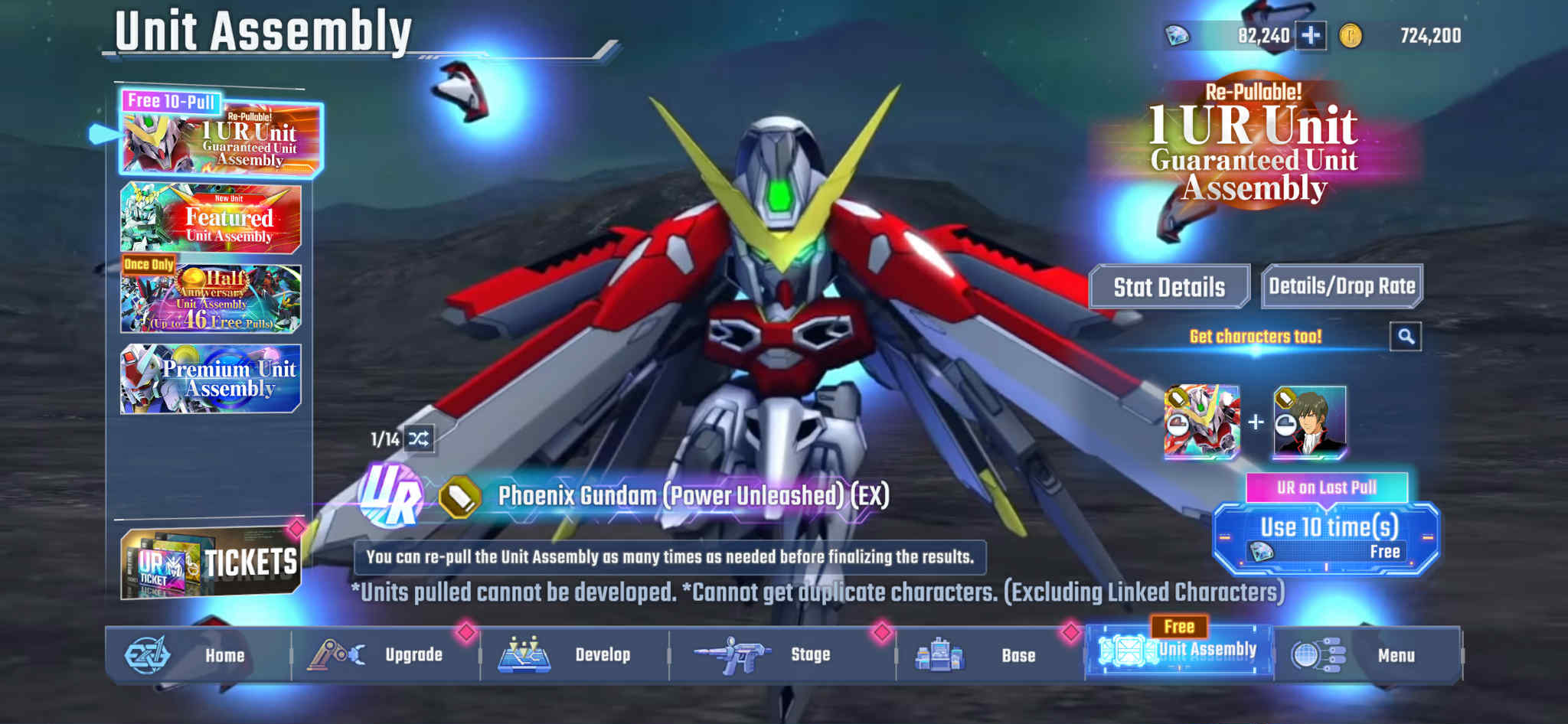View Details/Drop Rate

pyautogui.click(x=1341, y=285)
